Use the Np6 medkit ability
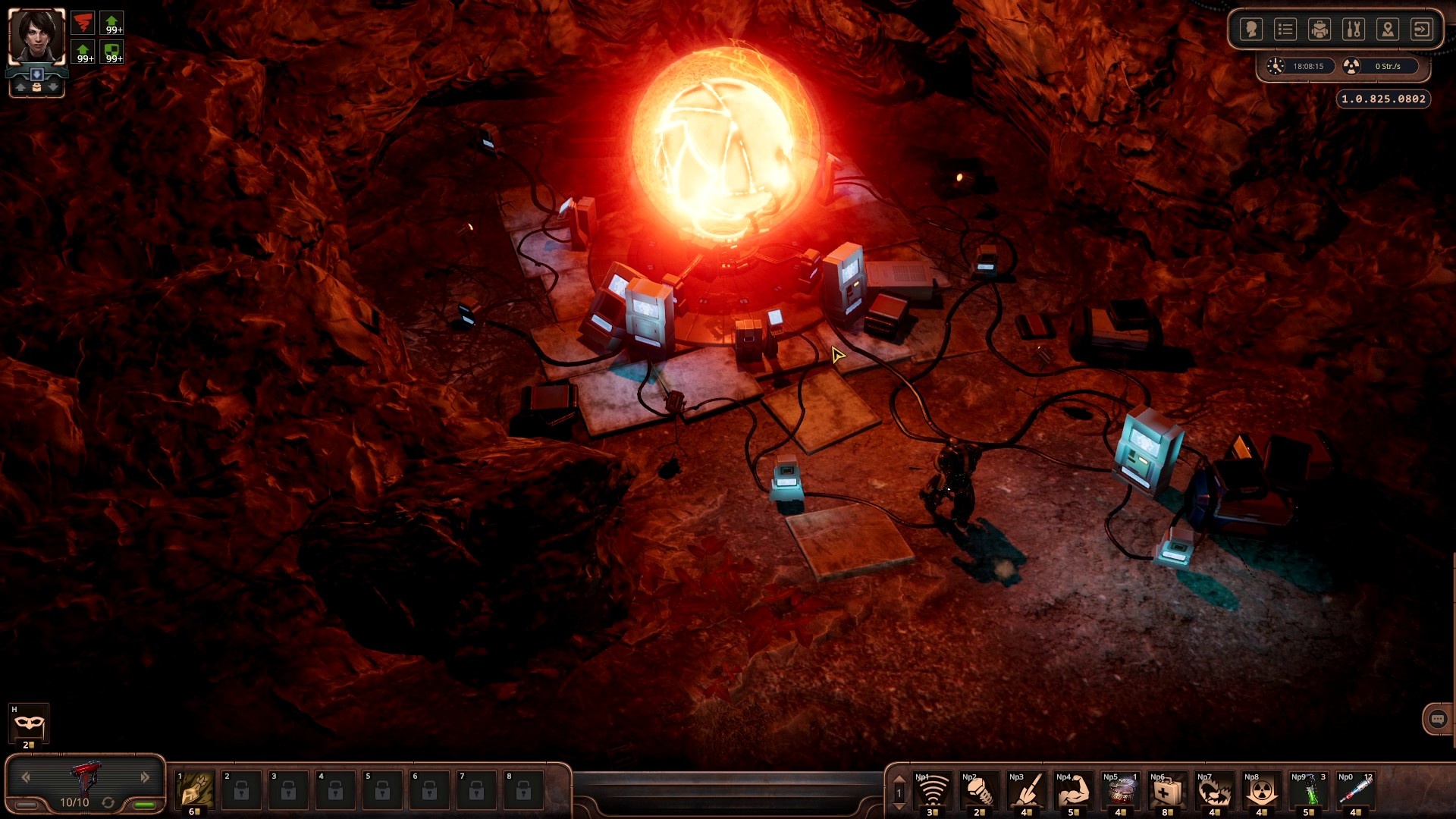1456x819 pixels. click(x=1169, y=791)
